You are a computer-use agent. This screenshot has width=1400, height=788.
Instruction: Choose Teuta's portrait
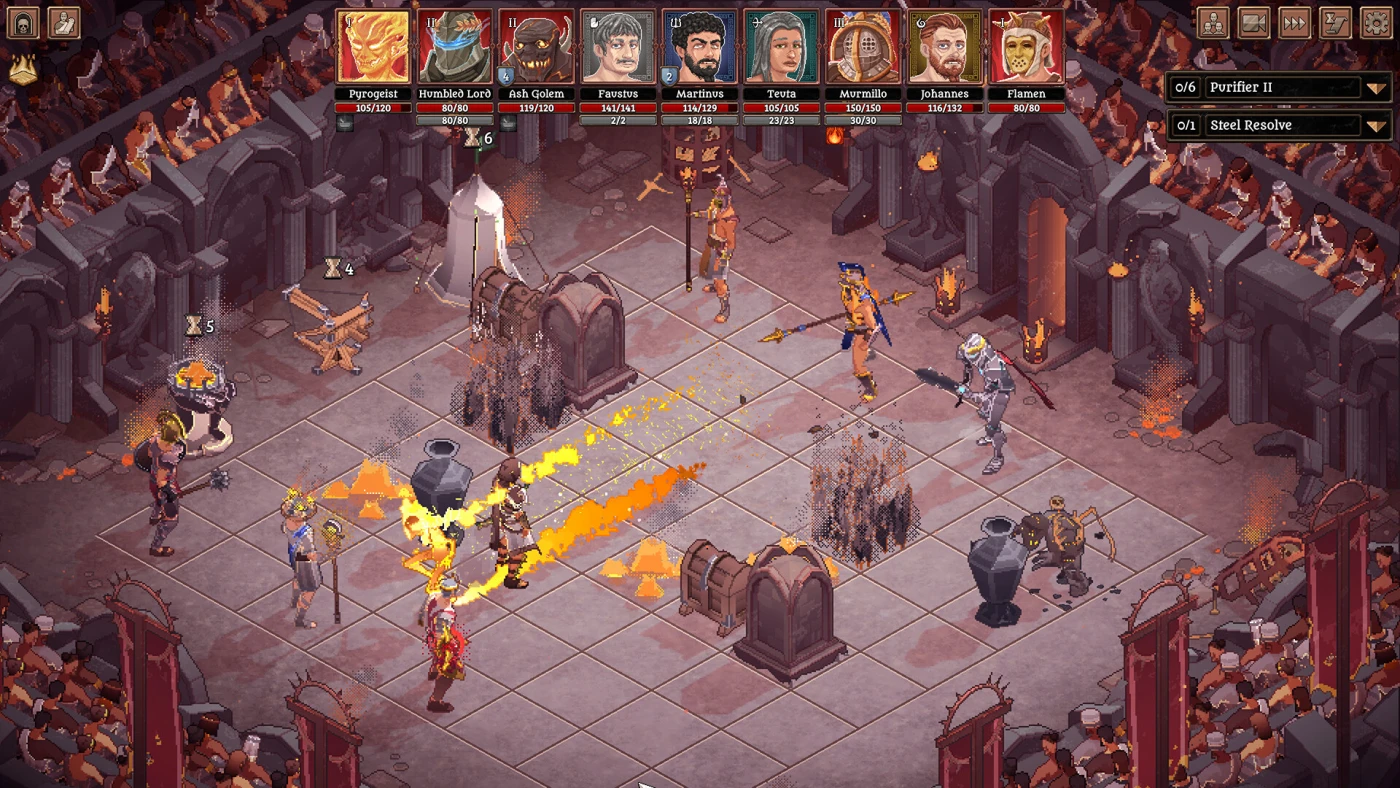781,48
